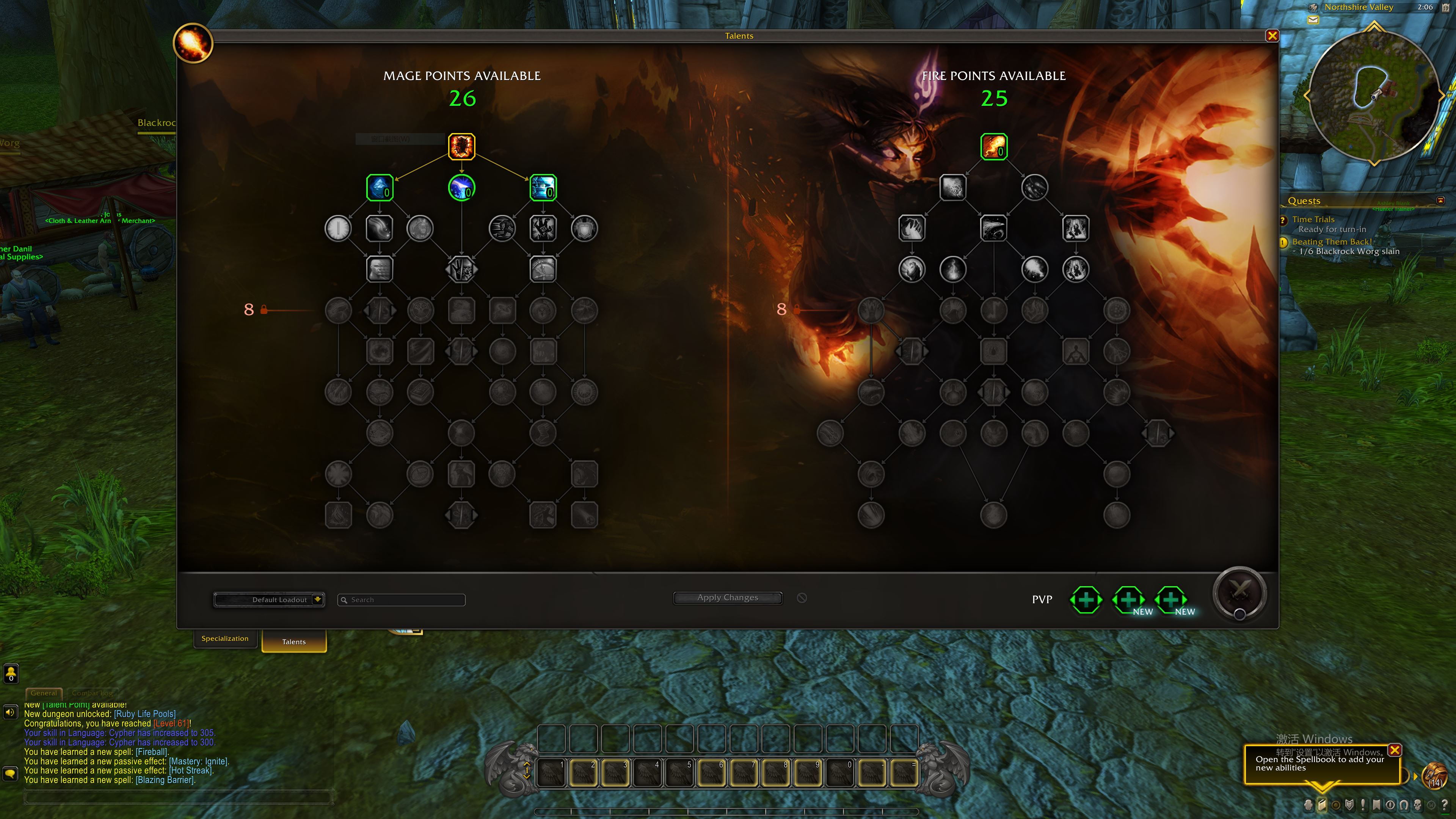Open the mail icon near minimap
Screen dimensions: 1456x819
click(x=1313, y=20)
